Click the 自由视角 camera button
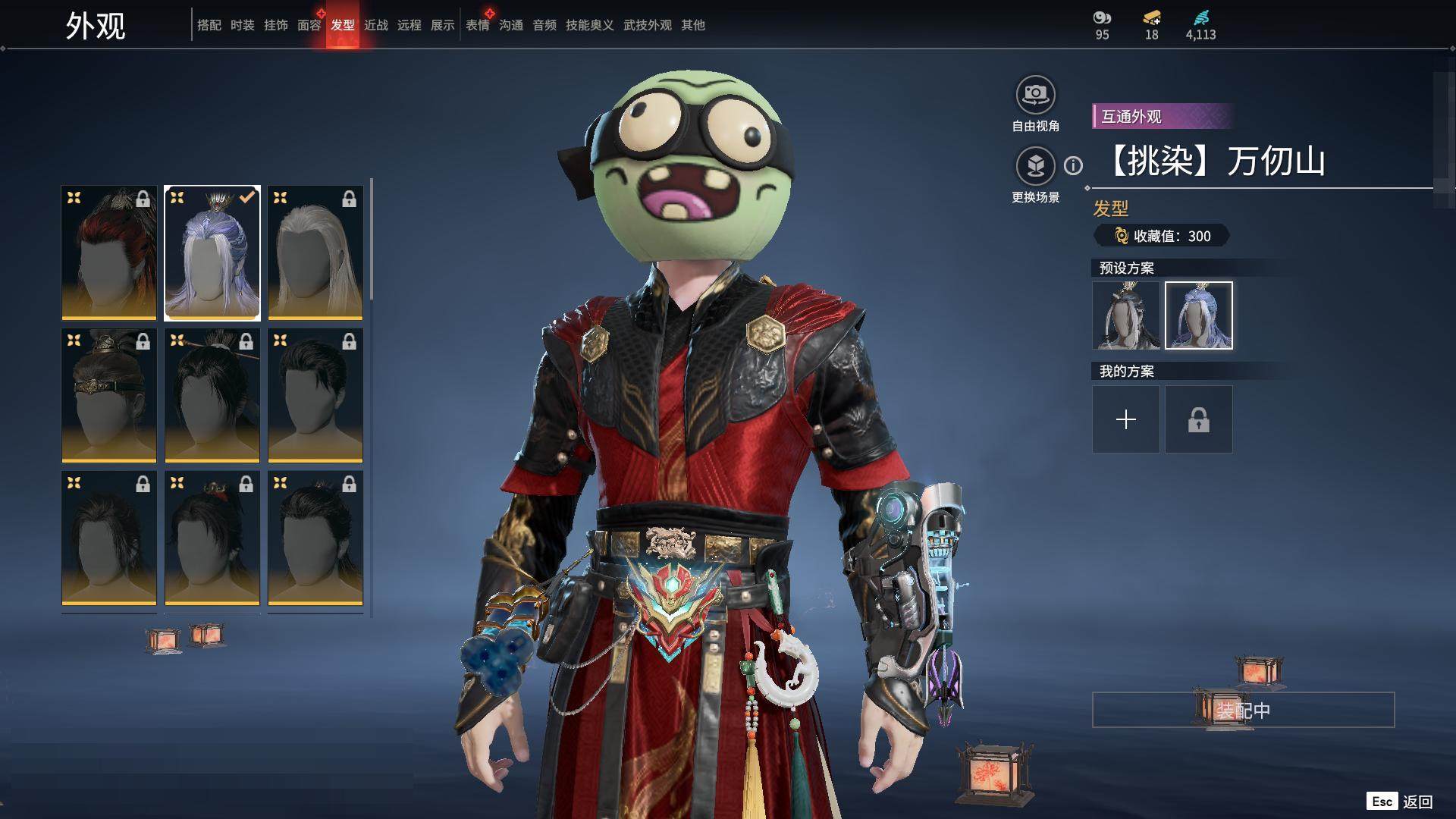Image resolution: width=1456 pixels, height=819 pixels. click(x=1035, y=96)
